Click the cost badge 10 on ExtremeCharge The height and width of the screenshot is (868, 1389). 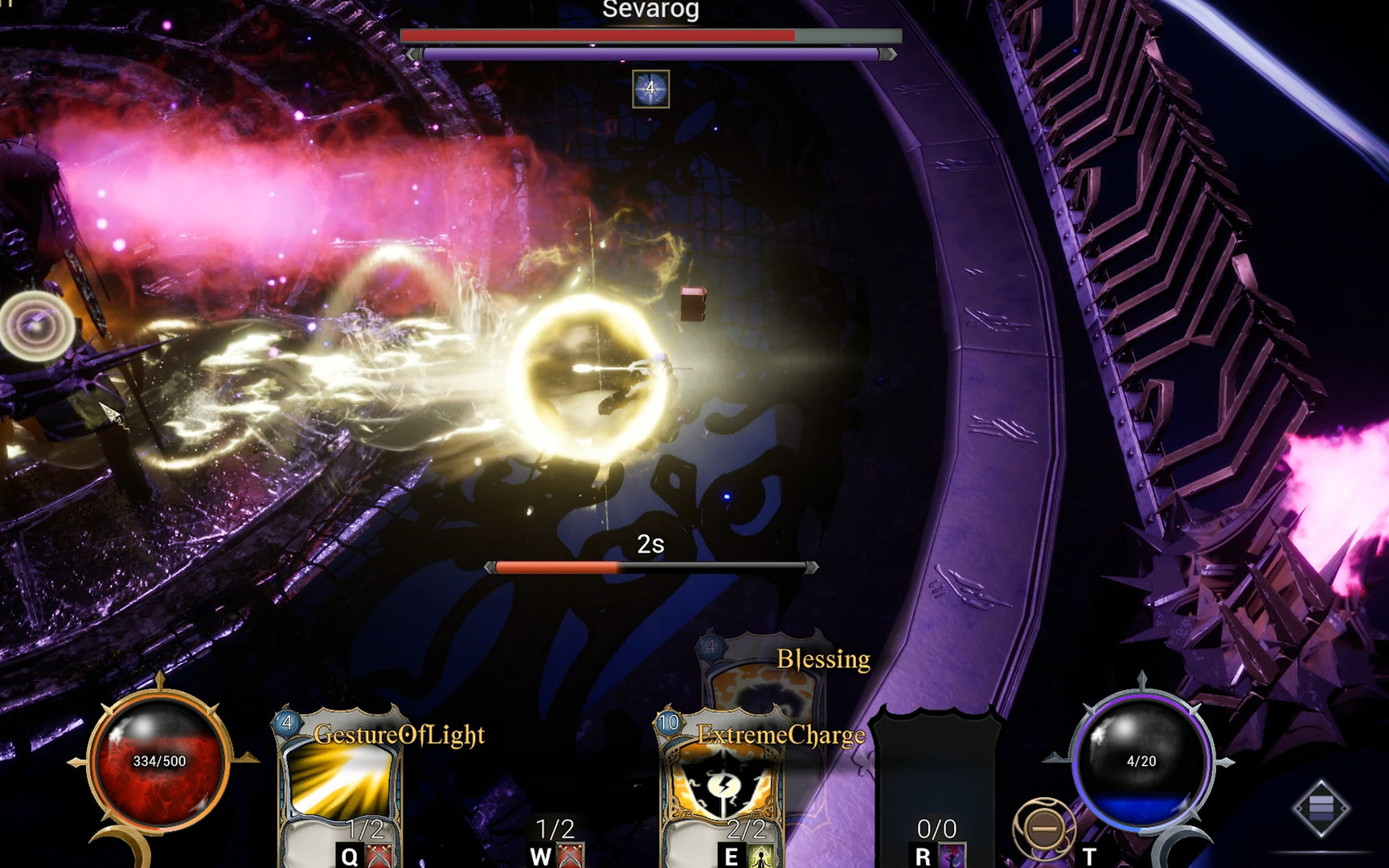click(667, 722)
